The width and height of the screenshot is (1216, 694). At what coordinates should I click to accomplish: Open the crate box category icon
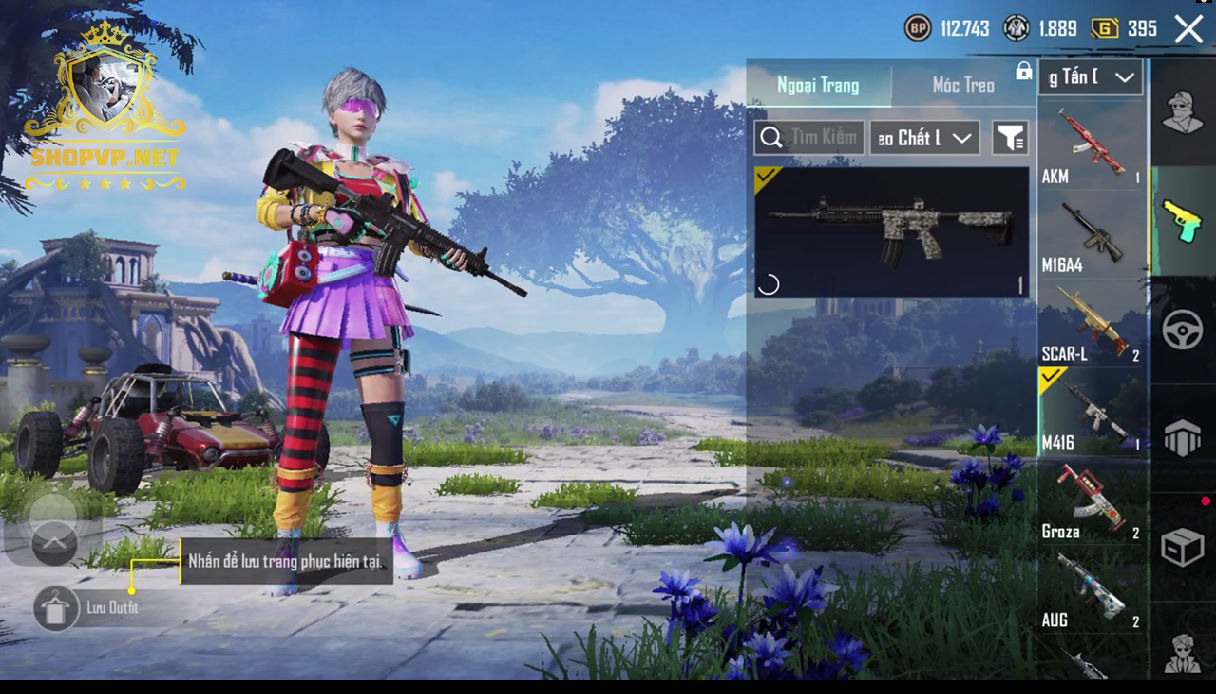coord(1182,547)
